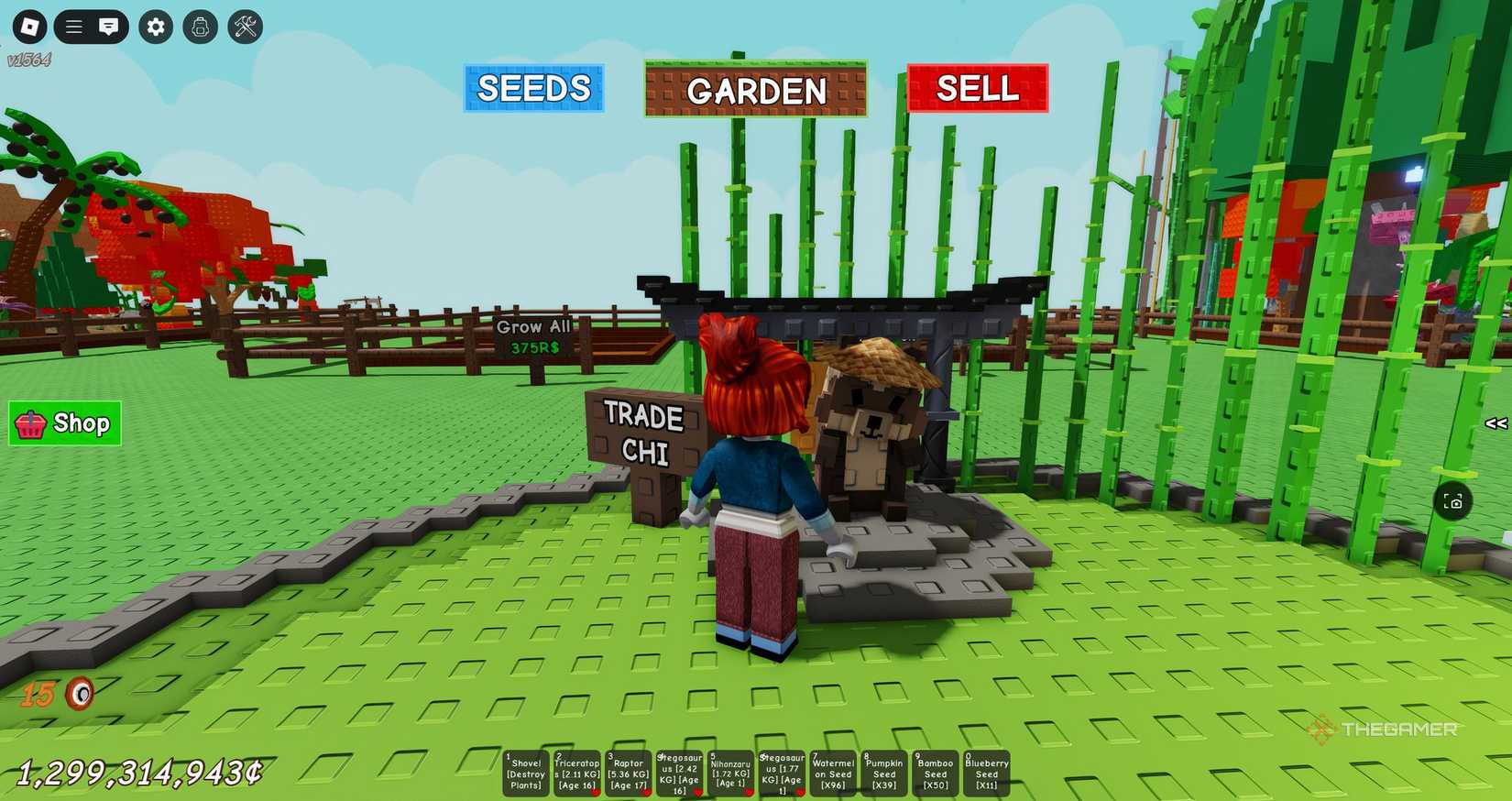Select the hammer and wrench tools icon
Screen dimensions: 1512x801
point(245,27)
